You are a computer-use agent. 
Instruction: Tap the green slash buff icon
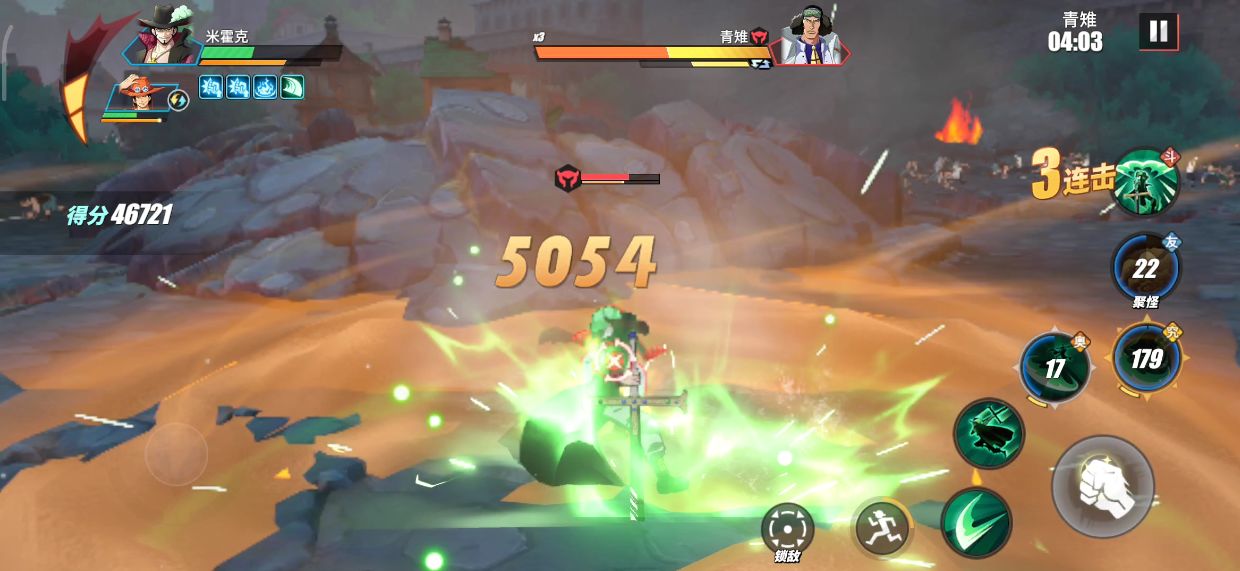[x=292, y=88]
